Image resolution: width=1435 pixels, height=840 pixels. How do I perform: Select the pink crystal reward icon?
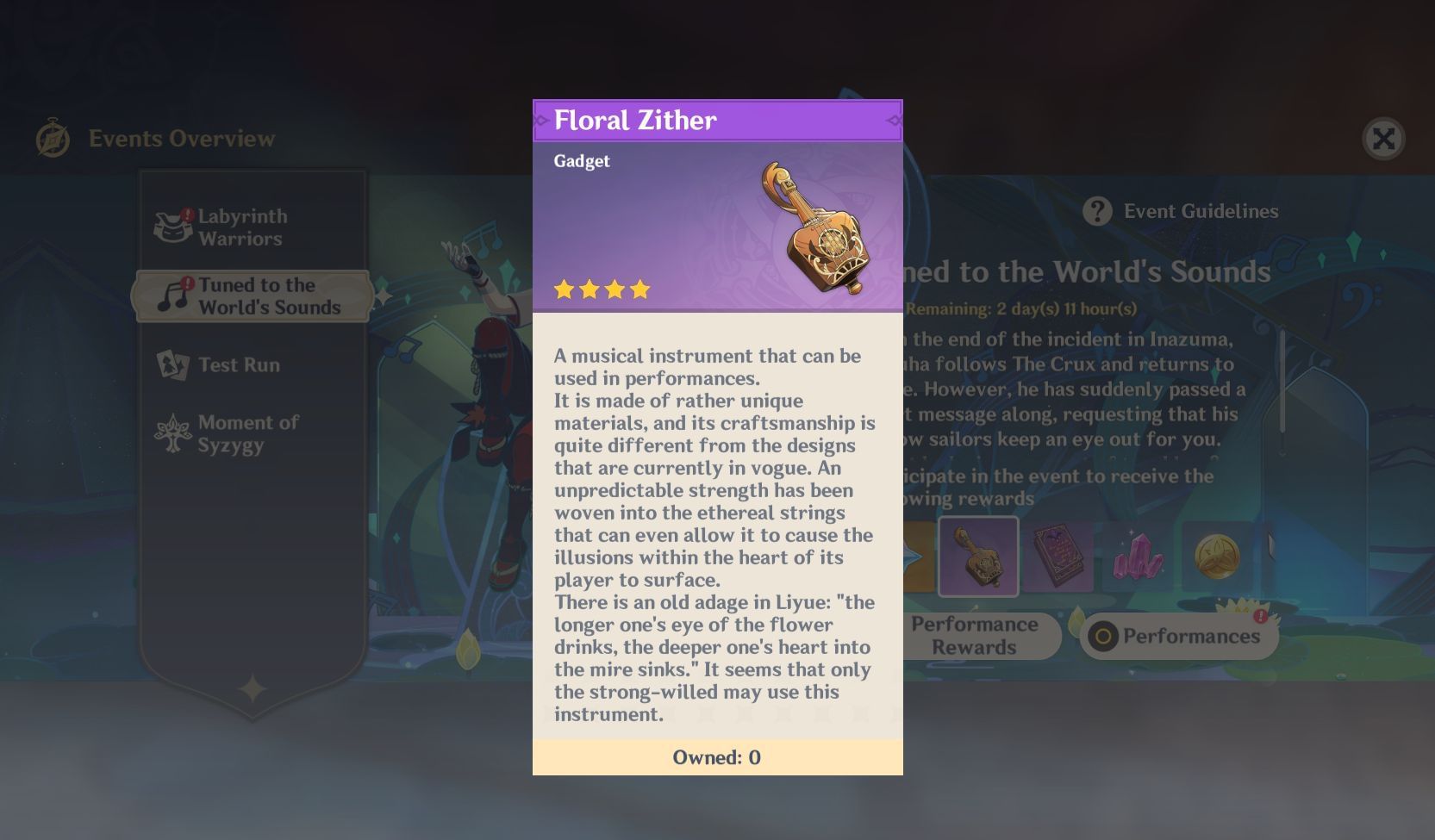1137,557
